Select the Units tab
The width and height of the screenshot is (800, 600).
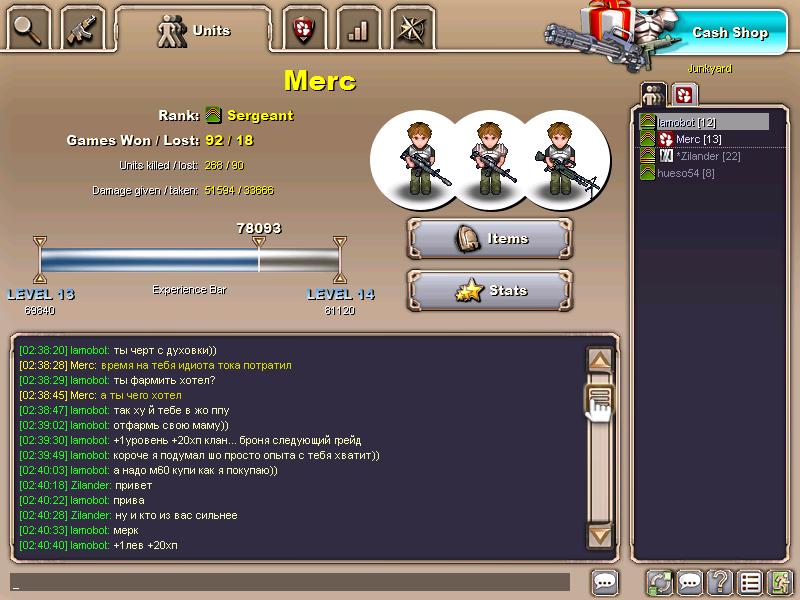193,30
